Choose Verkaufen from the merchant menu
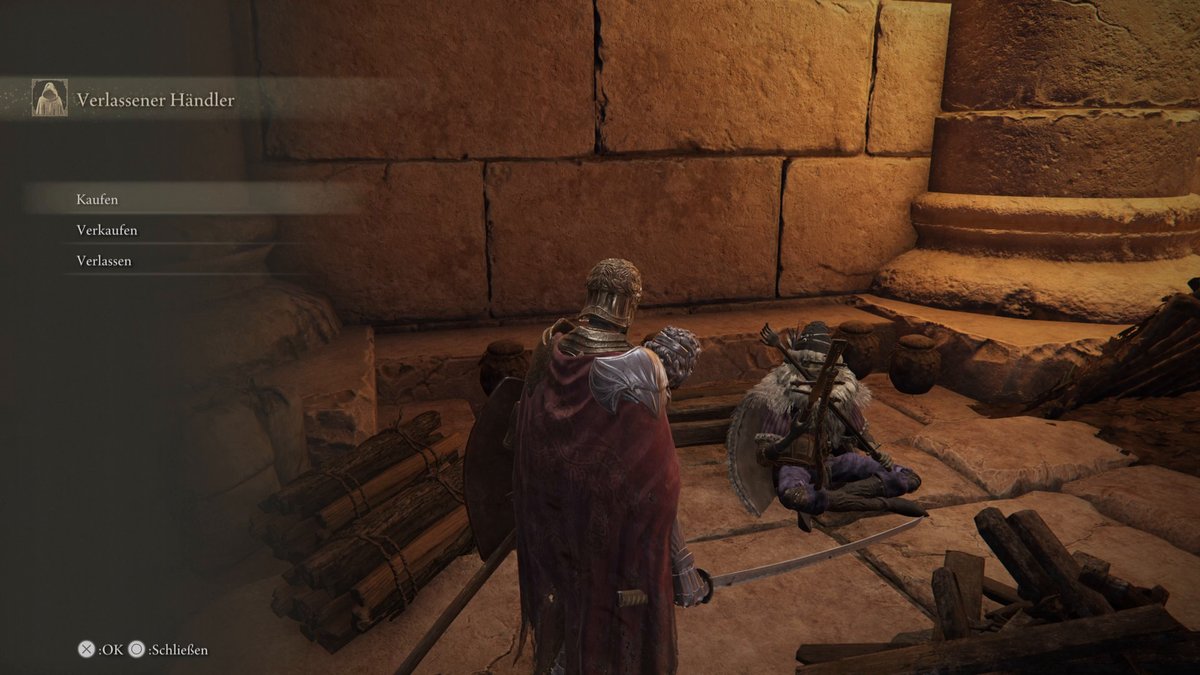 [x=107, y=230]
